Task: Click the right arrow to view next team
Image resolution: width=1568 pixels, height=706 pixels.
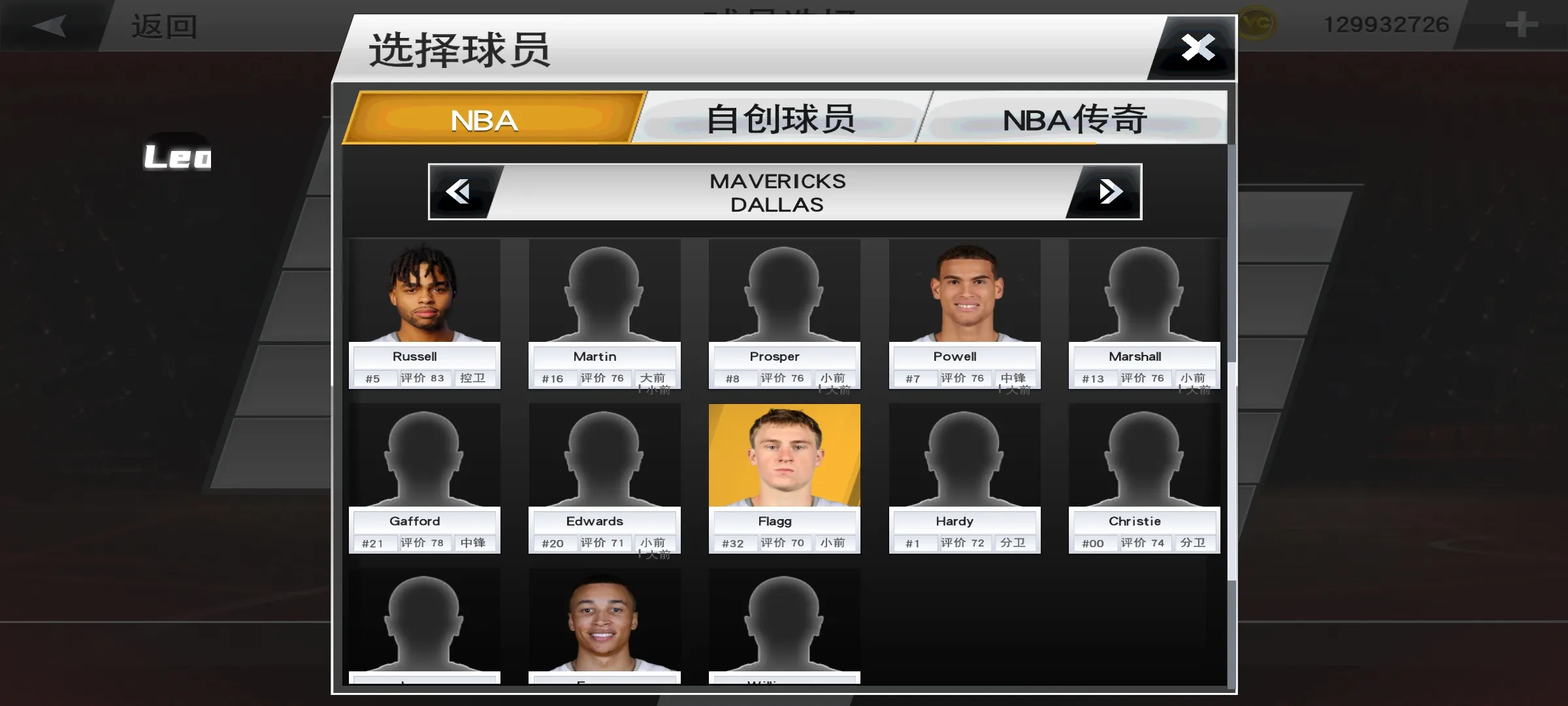Action: 1109,191
